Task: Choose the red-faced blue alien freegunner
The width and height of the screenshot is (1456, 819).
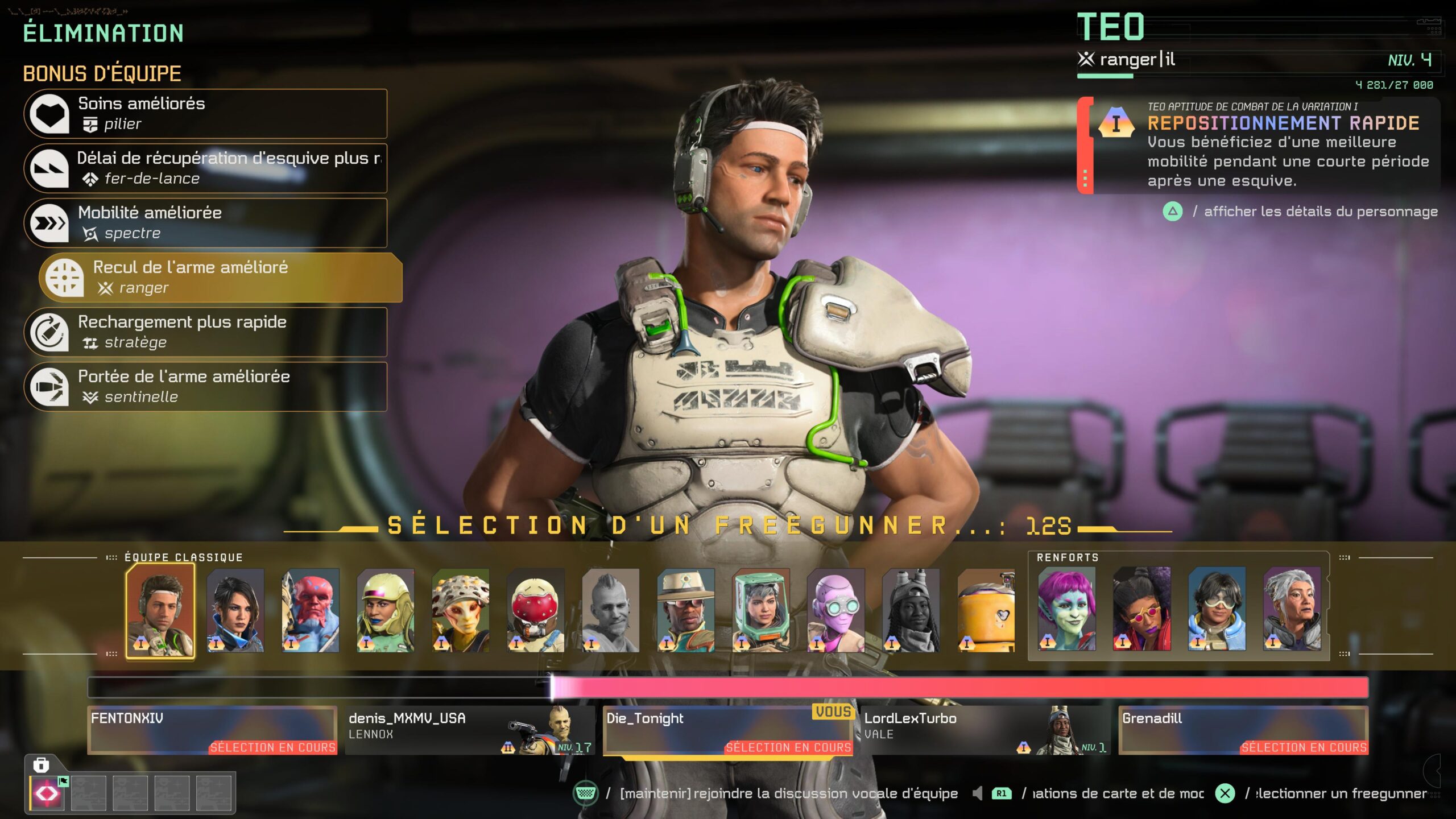Action: click(x=311, y=610)
